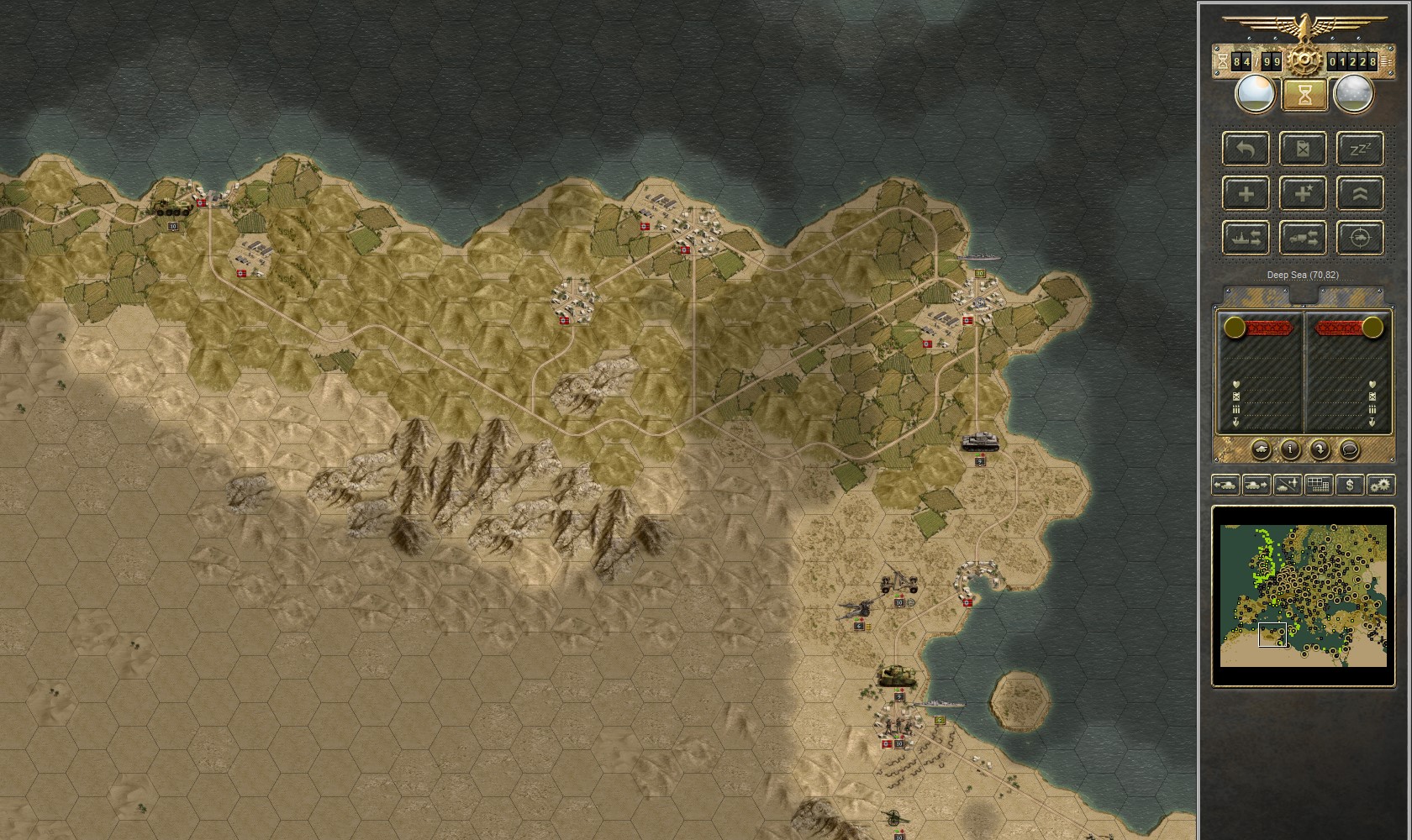Request elite replacements for the unit
The image size is (1412, 840).
(x=1303, y=194)
